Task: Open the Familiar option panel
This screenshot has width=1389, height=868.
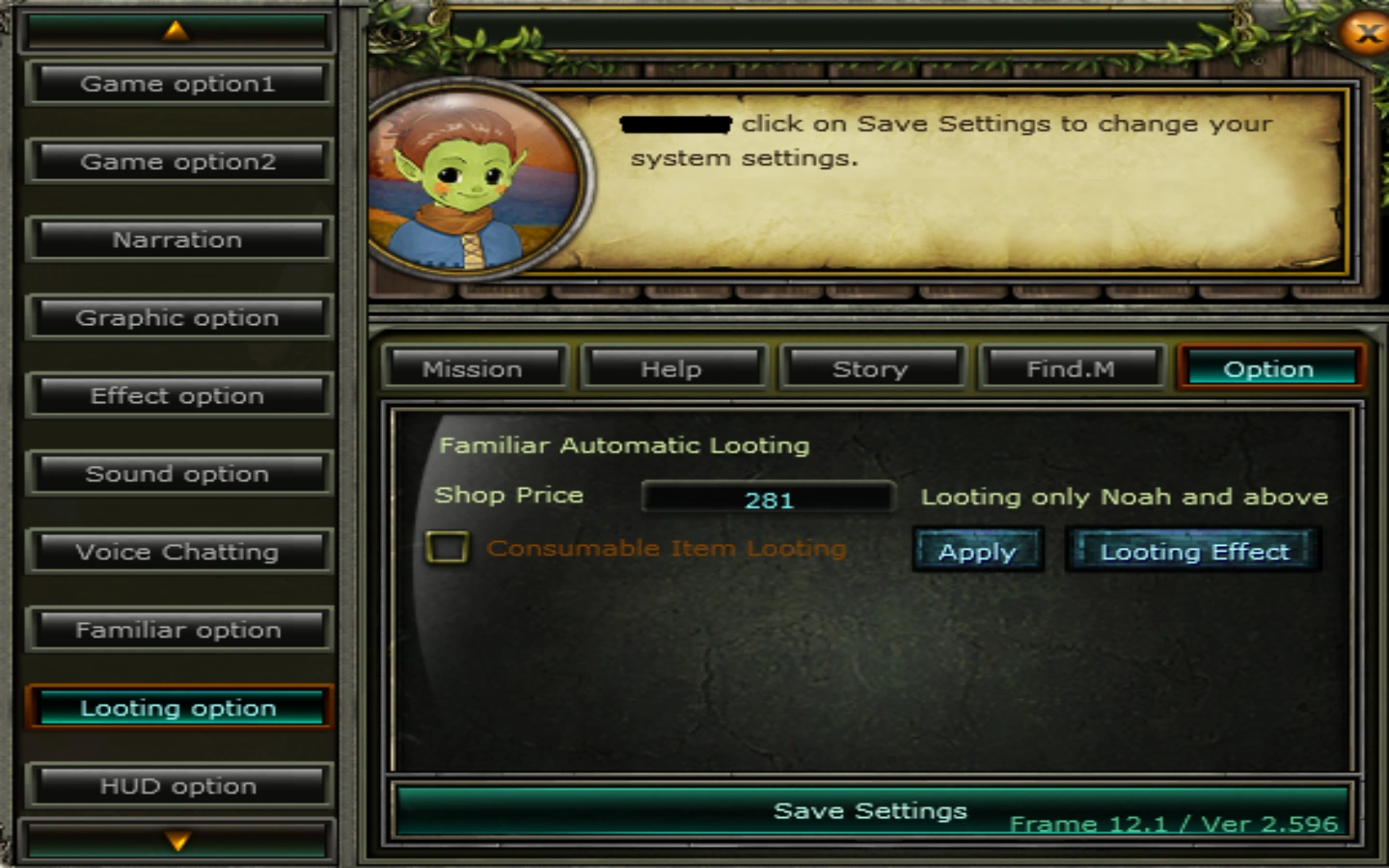Action: point(179,630)
